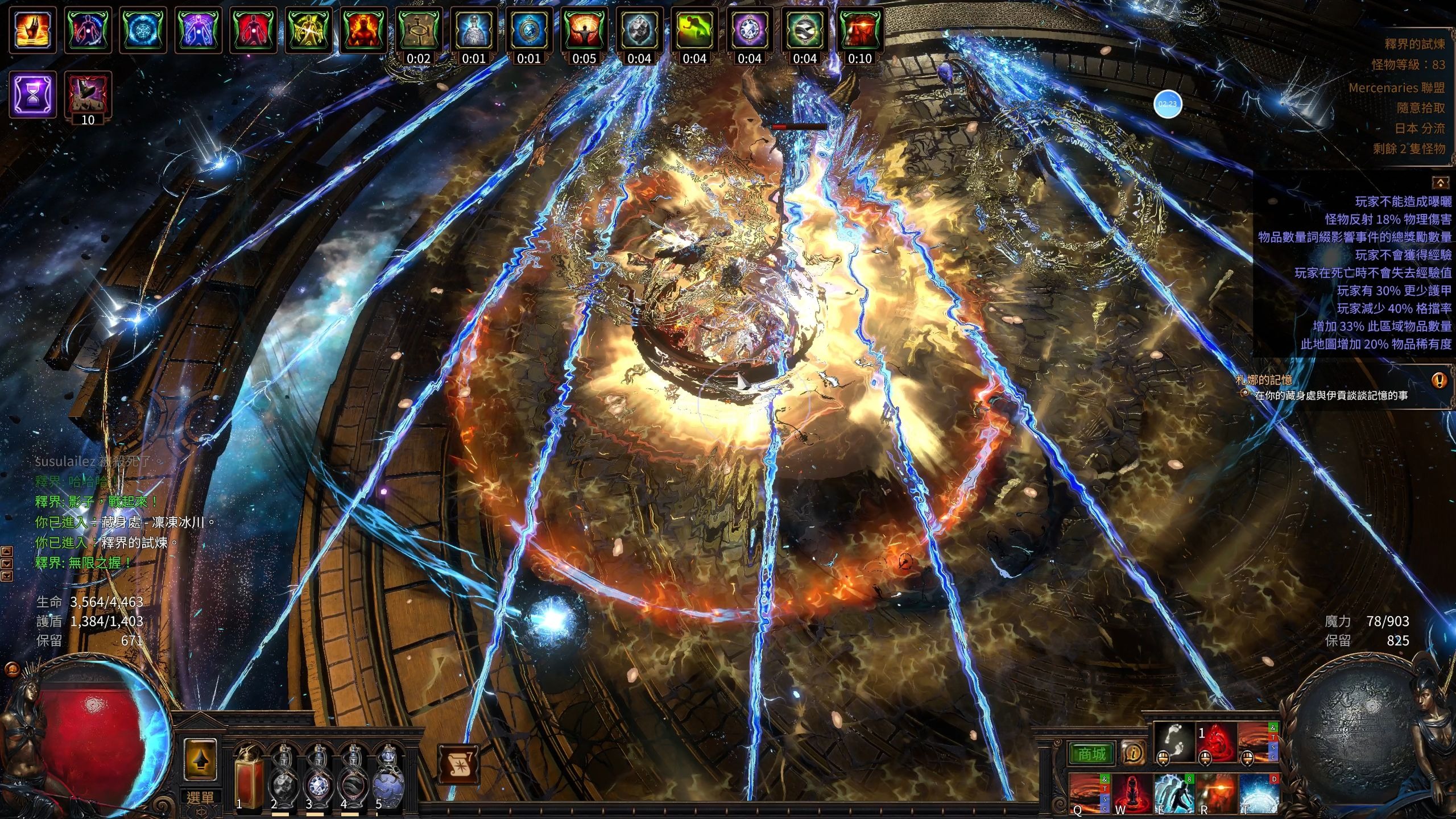Click the orange info speech-bubble icon
The width and height of the screenshot is (1456, 819).
(x=1133, y=753)
